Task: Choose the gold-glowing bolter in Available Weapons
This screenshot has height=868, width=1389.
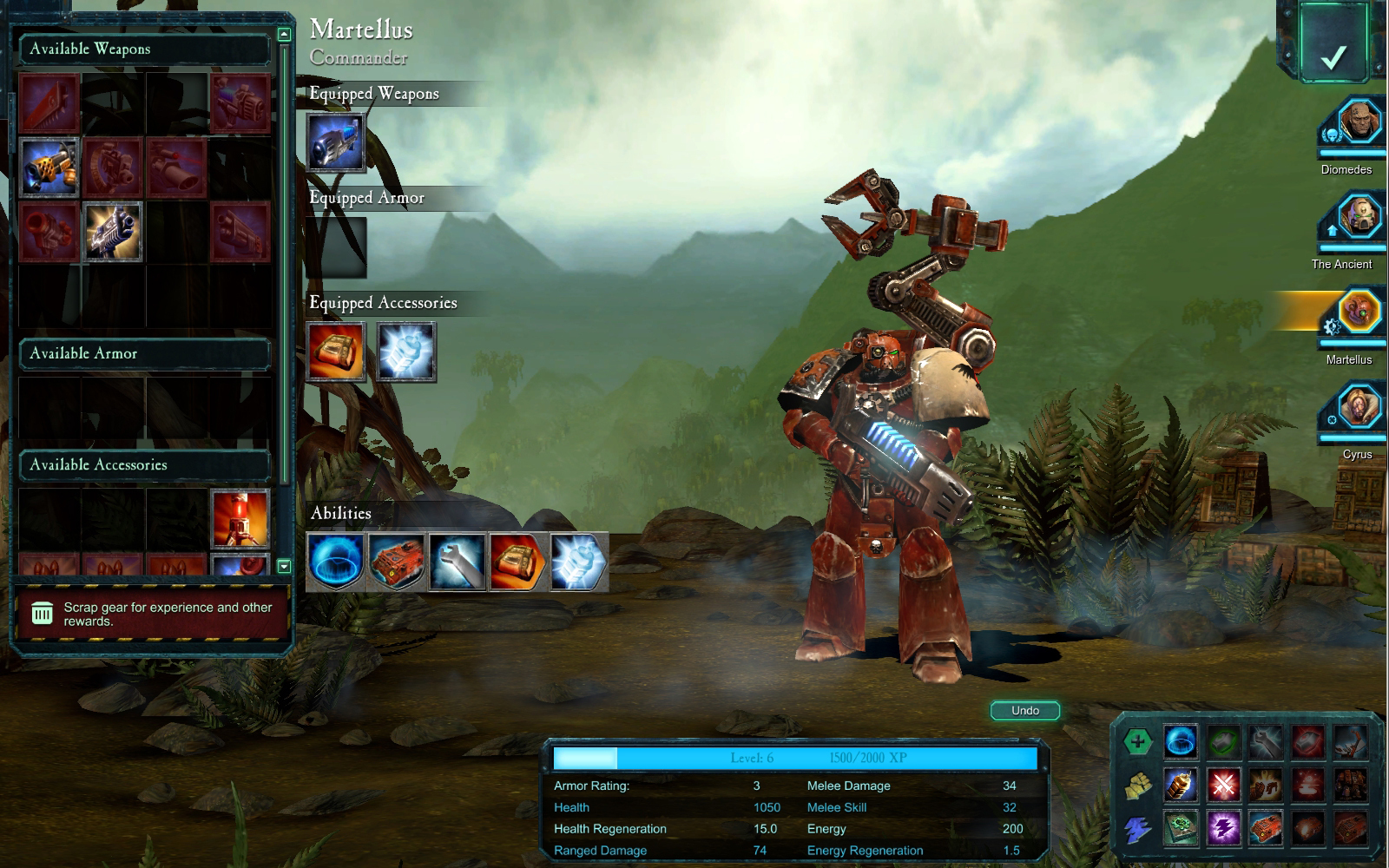Action: tap(113, 231)
